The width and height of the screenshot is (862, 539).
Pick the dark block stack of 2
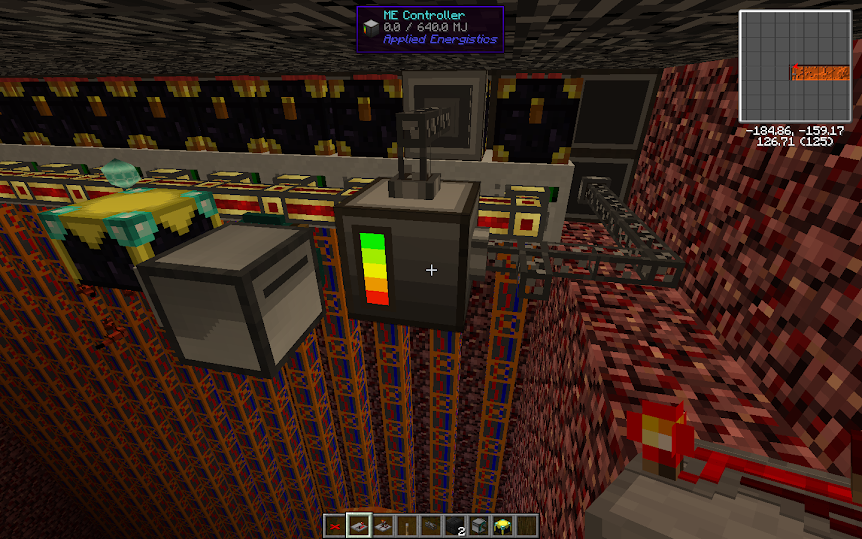[454, 525]
